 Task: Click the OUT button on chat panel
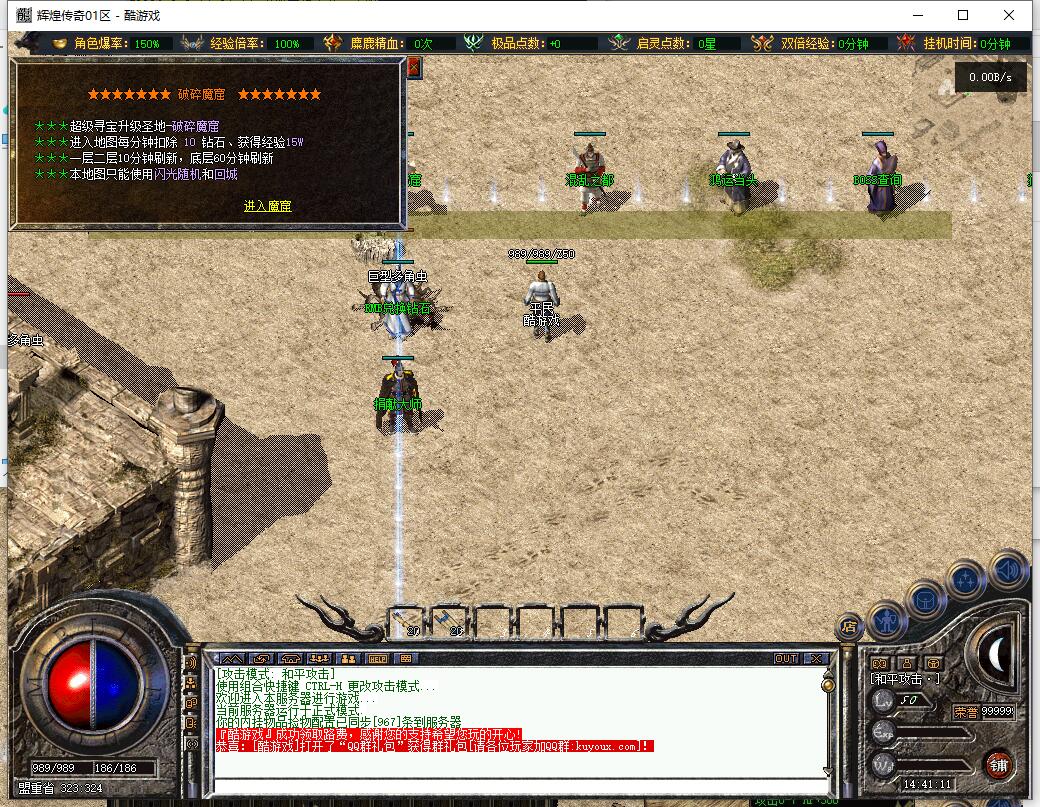(786, 659)
